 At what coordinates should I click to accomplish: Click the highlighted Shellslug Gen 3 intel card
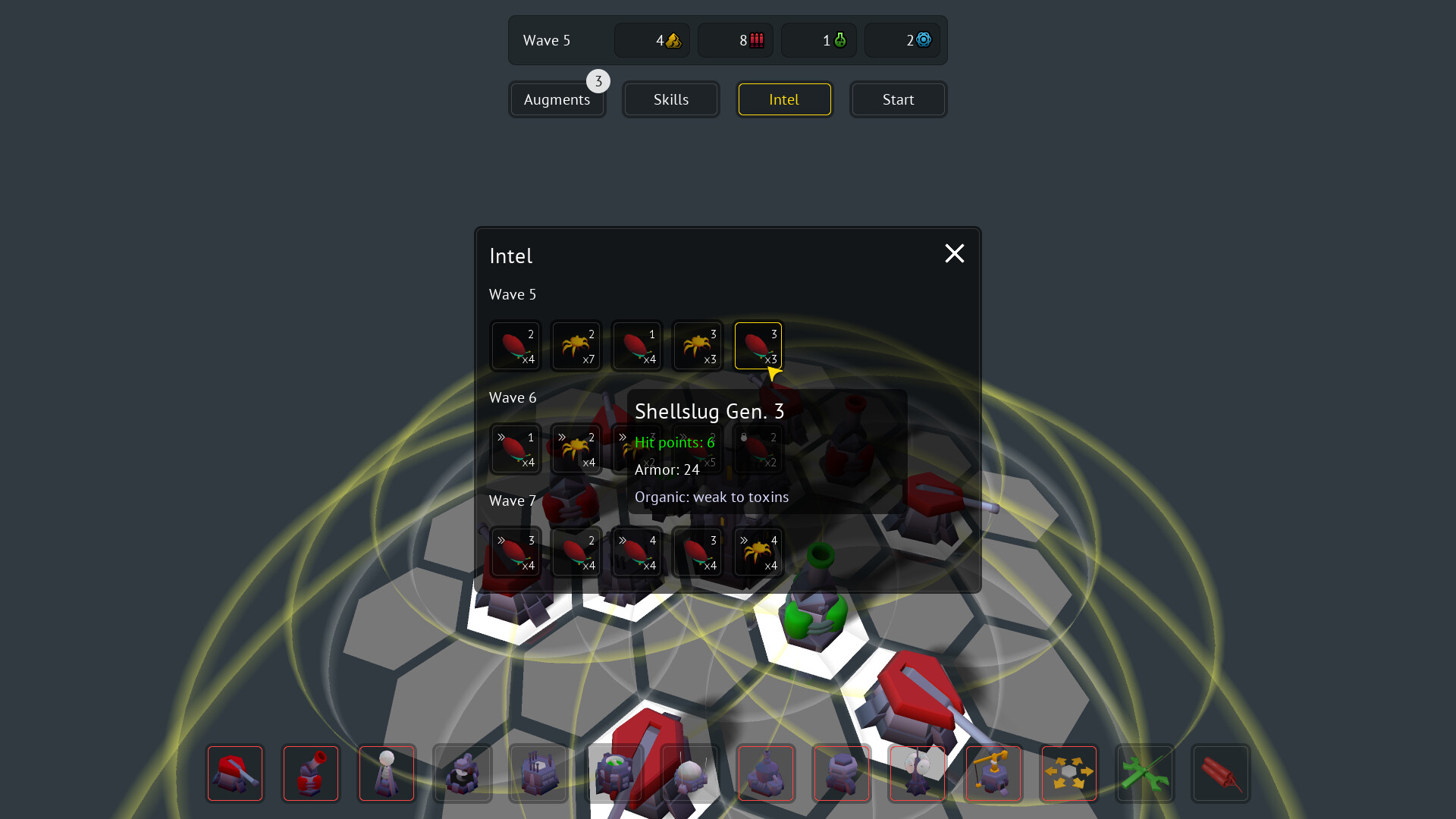(758, 346)
